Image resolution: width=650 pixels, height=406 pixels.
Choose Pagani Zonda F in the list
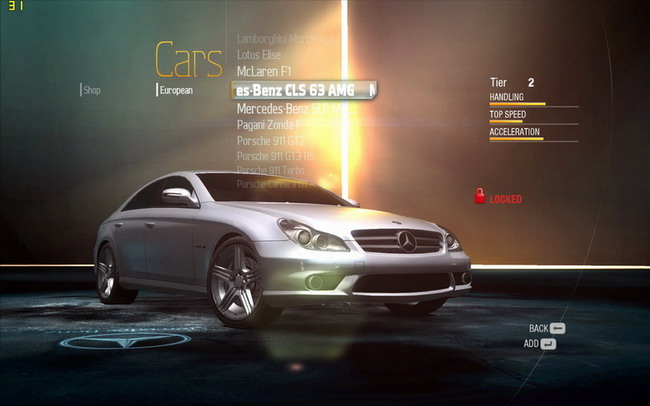tap(277, 125)
